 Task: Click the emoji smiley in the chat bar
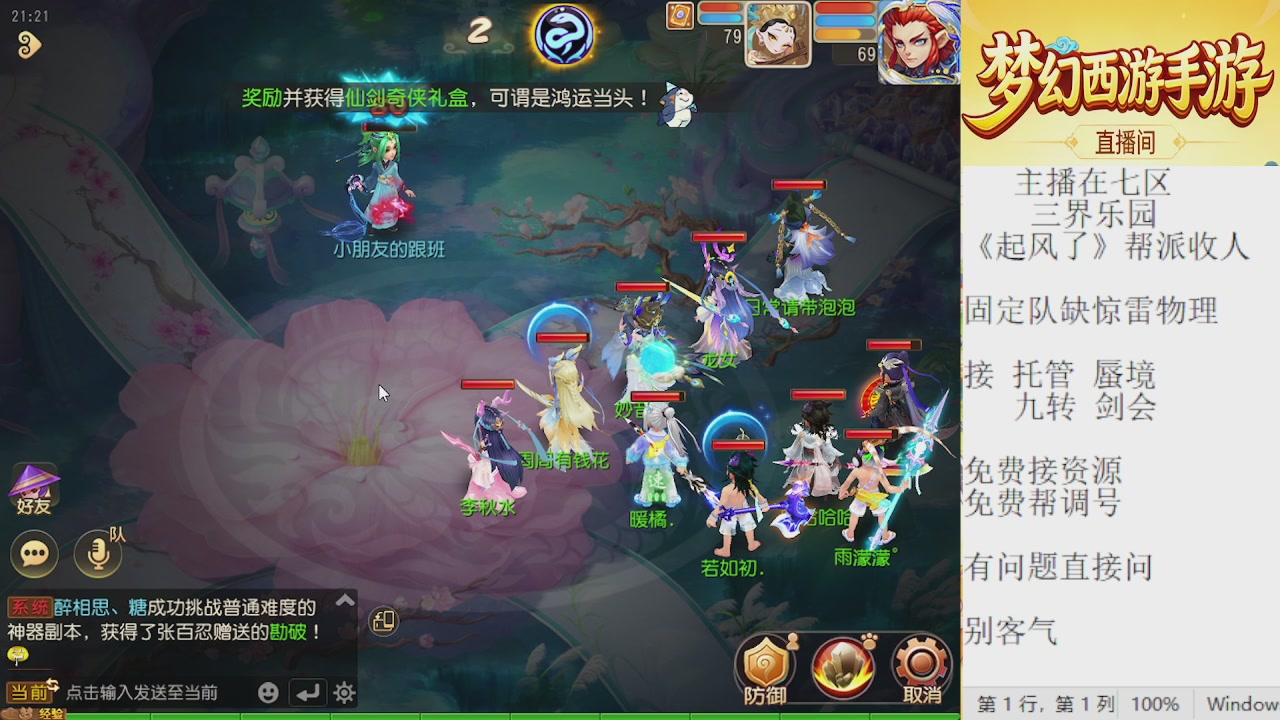[266, 690]
